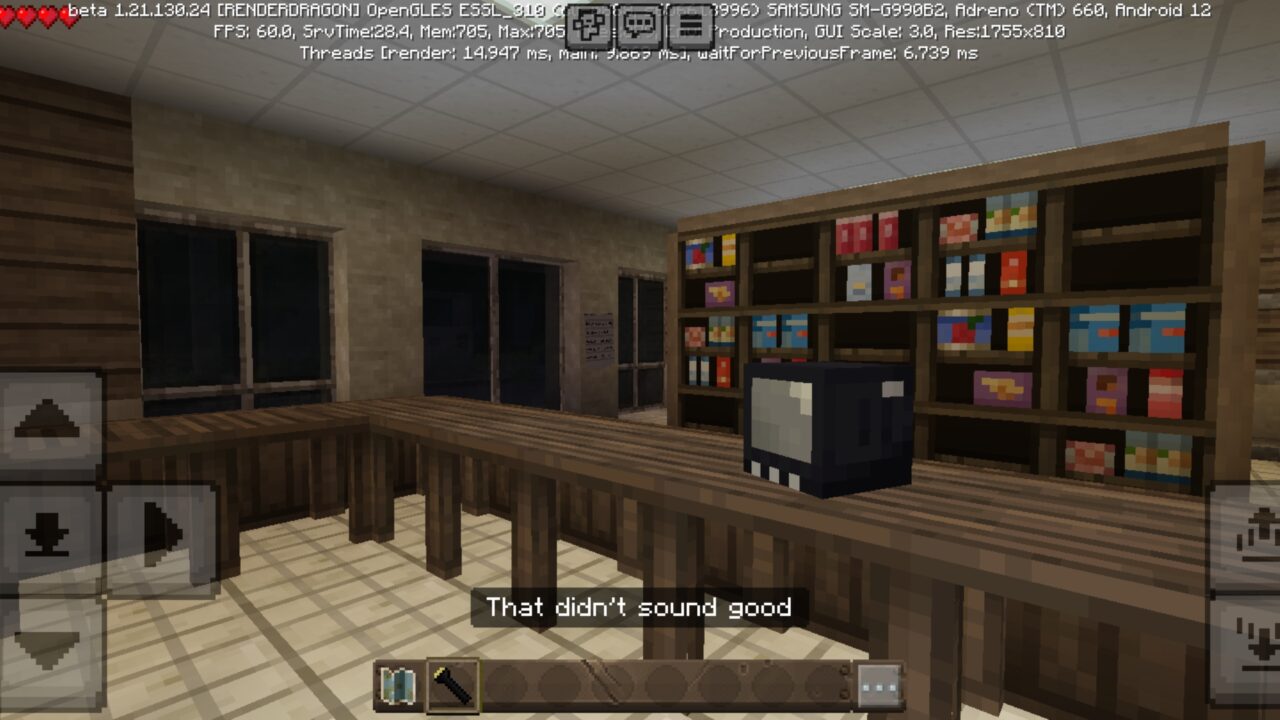Open the emote menu button
This screenshot has width=1280, height=720.
591,24
